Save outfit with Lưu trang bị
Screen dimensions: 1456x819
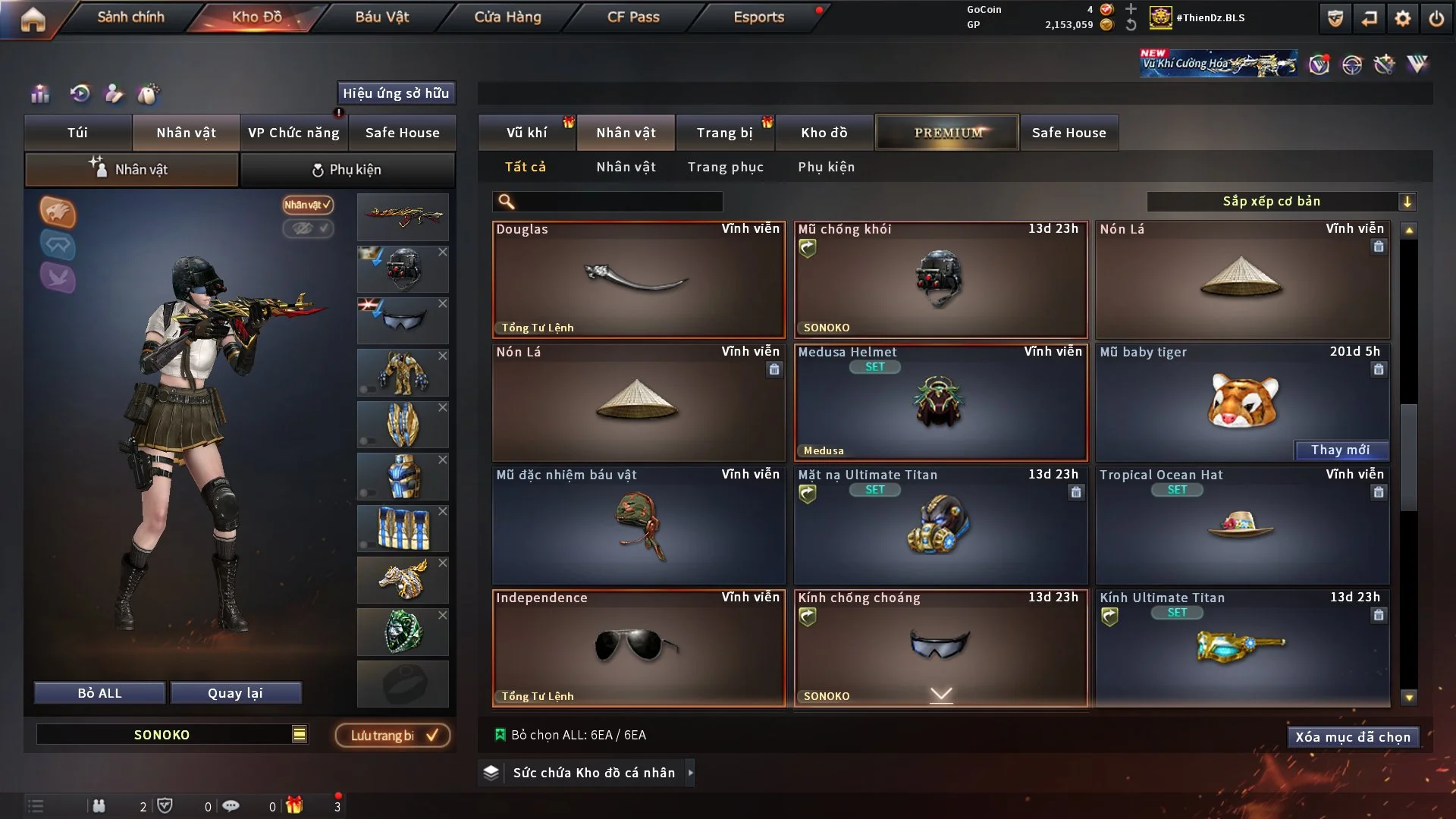point(393,736)
